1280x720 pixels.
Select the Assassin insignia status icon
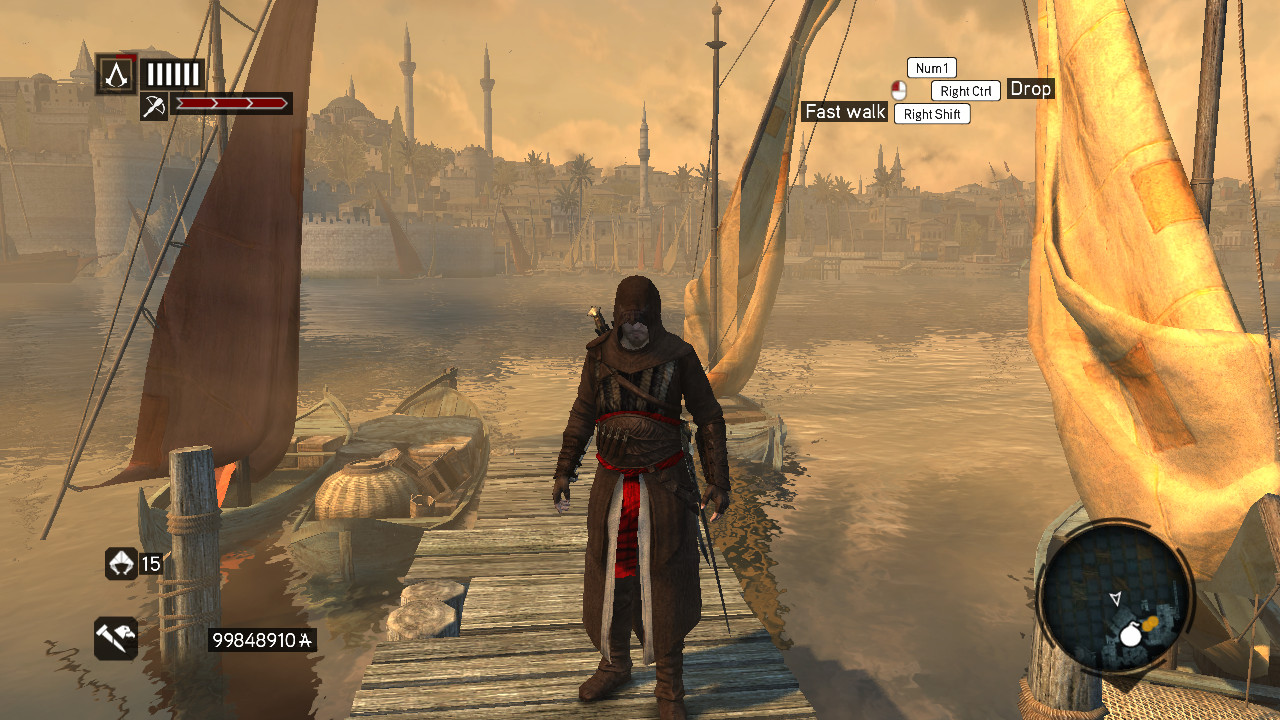pyautogui.click(x=116, y=74)
